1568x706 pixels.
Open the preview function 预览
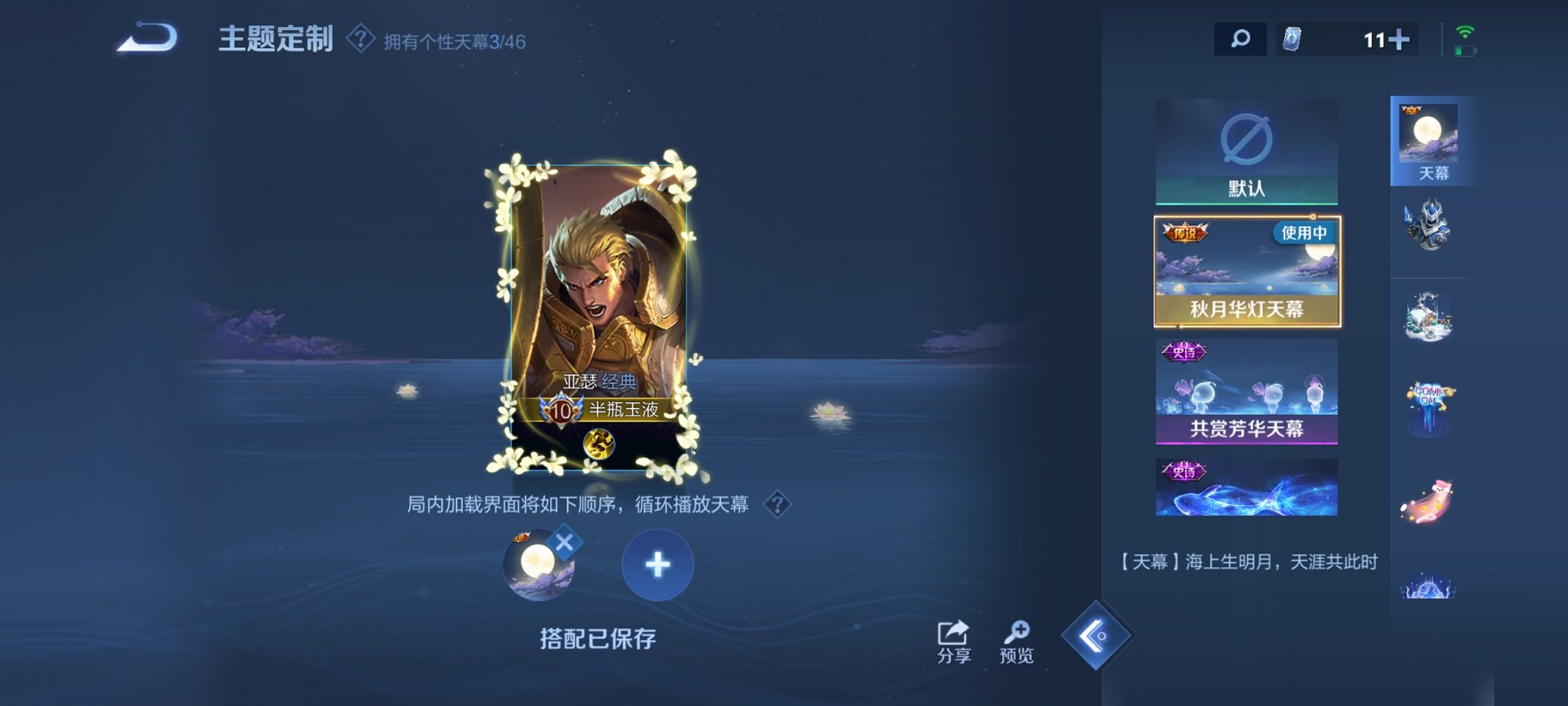pyautogui.click(x=1016, y=638)
